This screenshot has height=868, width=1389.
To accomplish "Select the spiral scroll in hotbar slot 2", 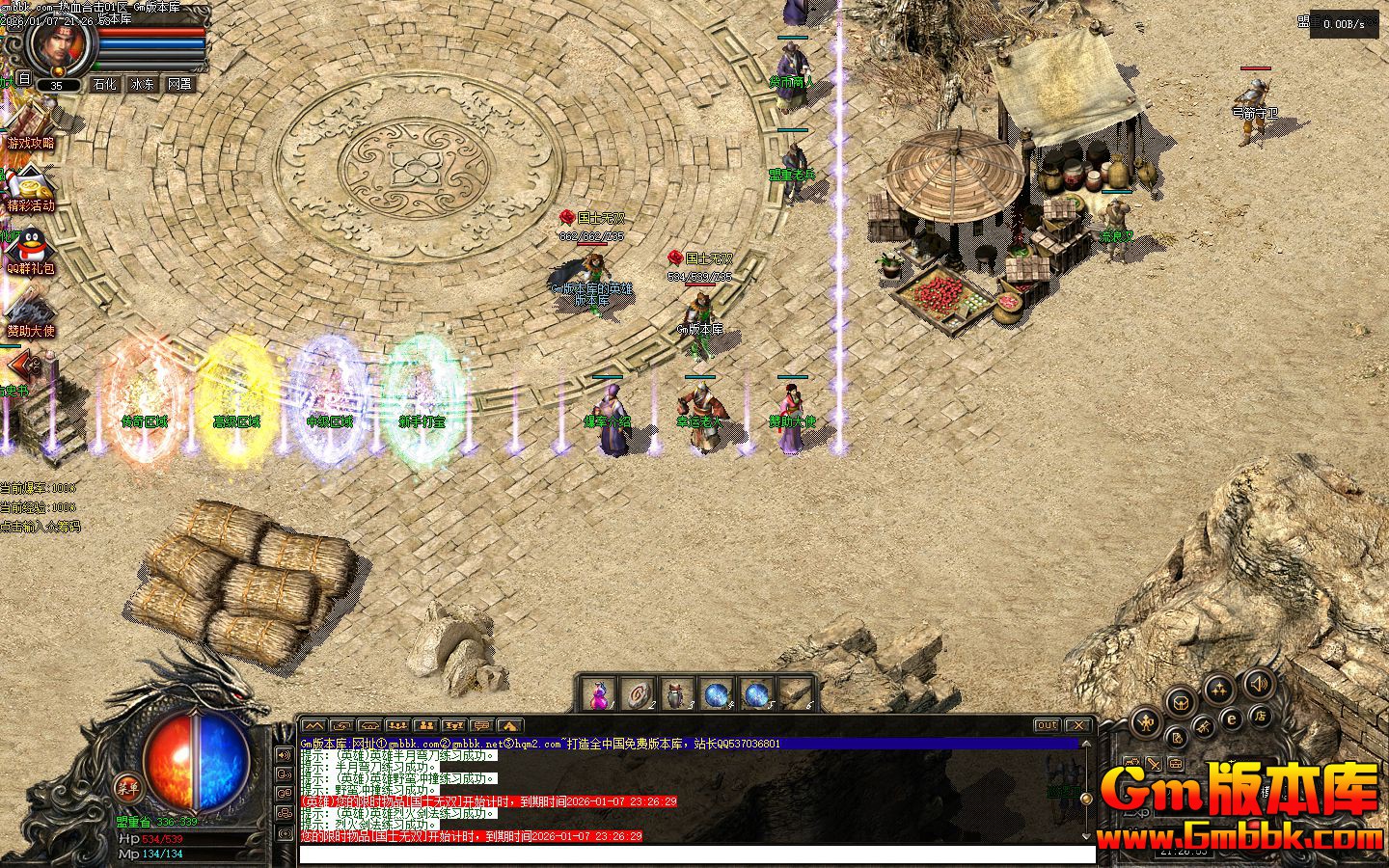I will (639, 693).
